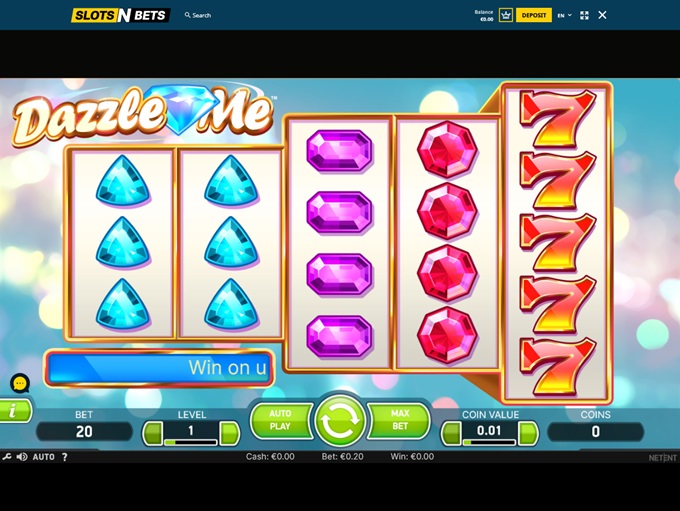The image size is (680, 511).
Task: Toggle fullscreen mode
Action: click(x=584, y=15)
